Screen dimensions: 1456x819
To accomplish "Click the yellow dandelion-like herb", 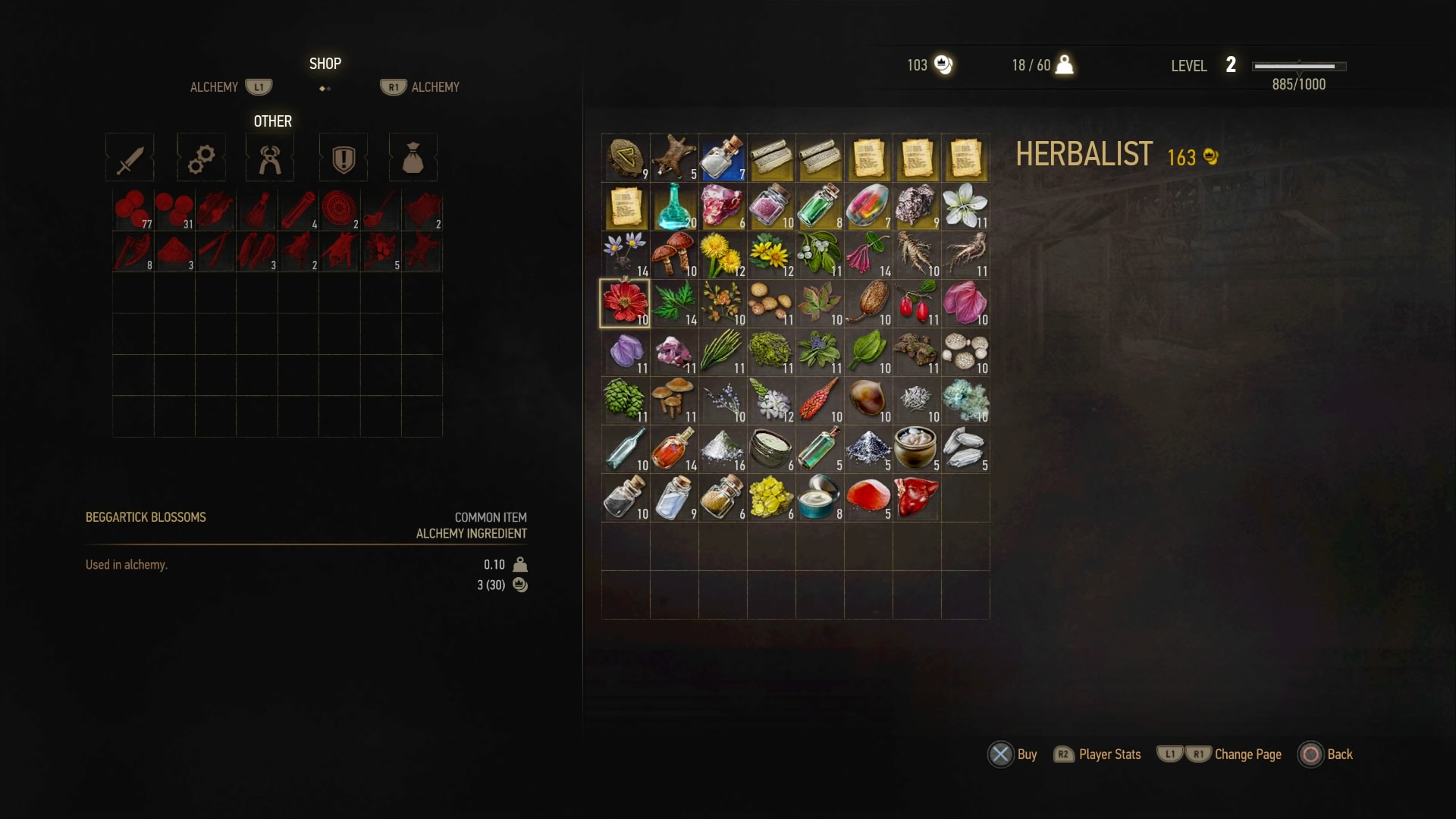I will [723, 255].
